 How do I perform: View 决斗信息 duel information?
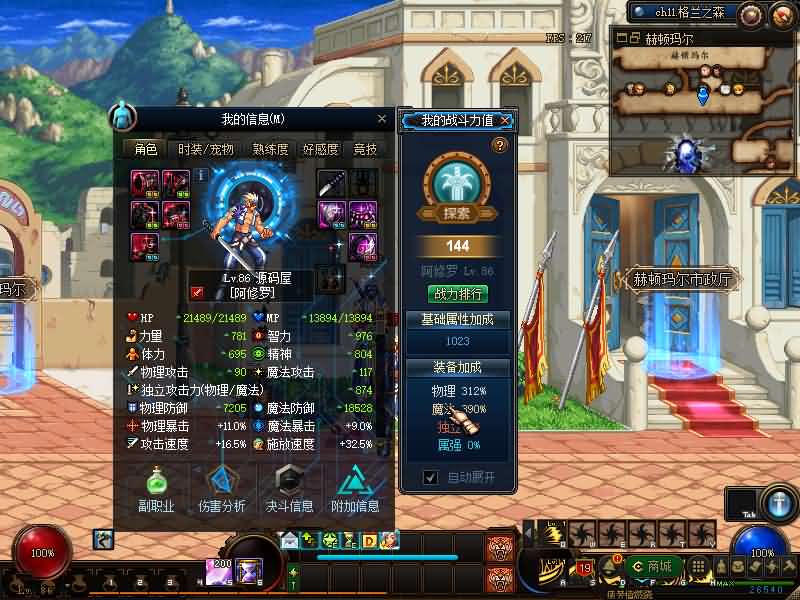tap(289, 488)
